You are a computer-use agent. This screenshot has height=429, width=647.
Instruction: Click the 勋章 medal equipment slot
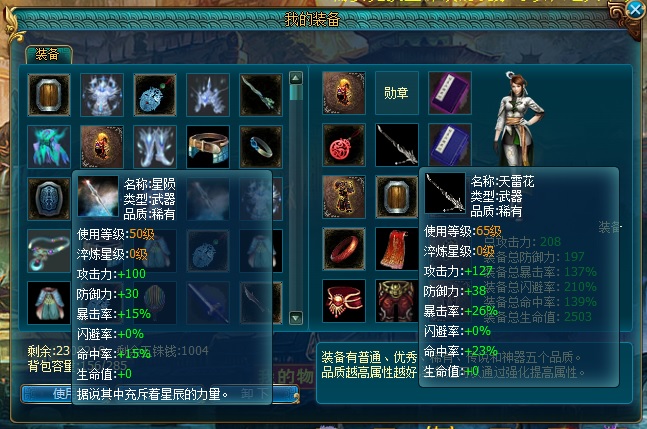(x=396, y=93)
